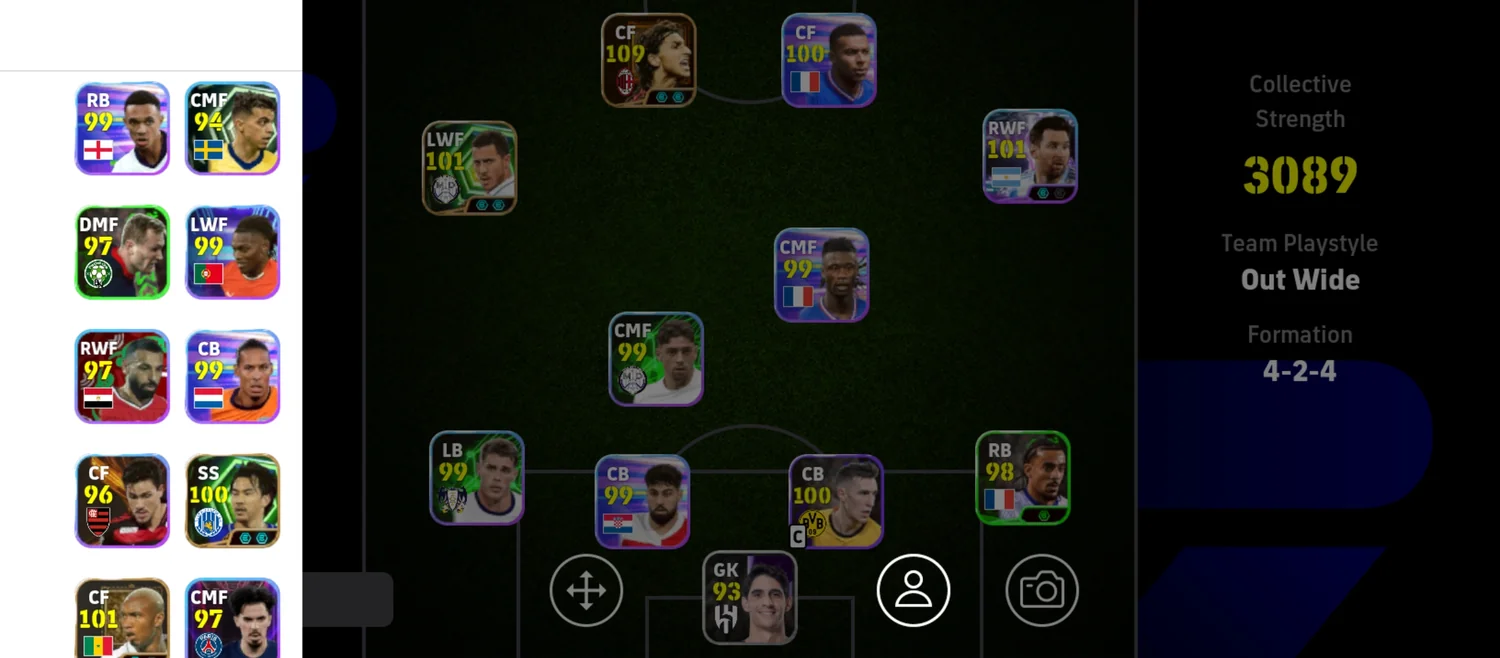Choose the 99 LB defender card
1500x658 pixels.
pos(477,478)
